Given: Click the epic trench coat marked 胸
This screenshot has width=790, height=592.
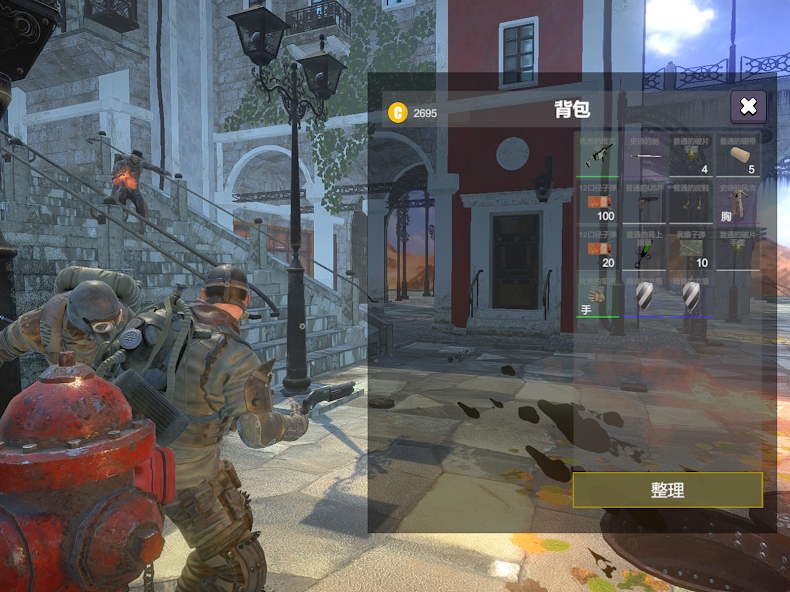Looking at the screenshot, I should click(739, 202).
